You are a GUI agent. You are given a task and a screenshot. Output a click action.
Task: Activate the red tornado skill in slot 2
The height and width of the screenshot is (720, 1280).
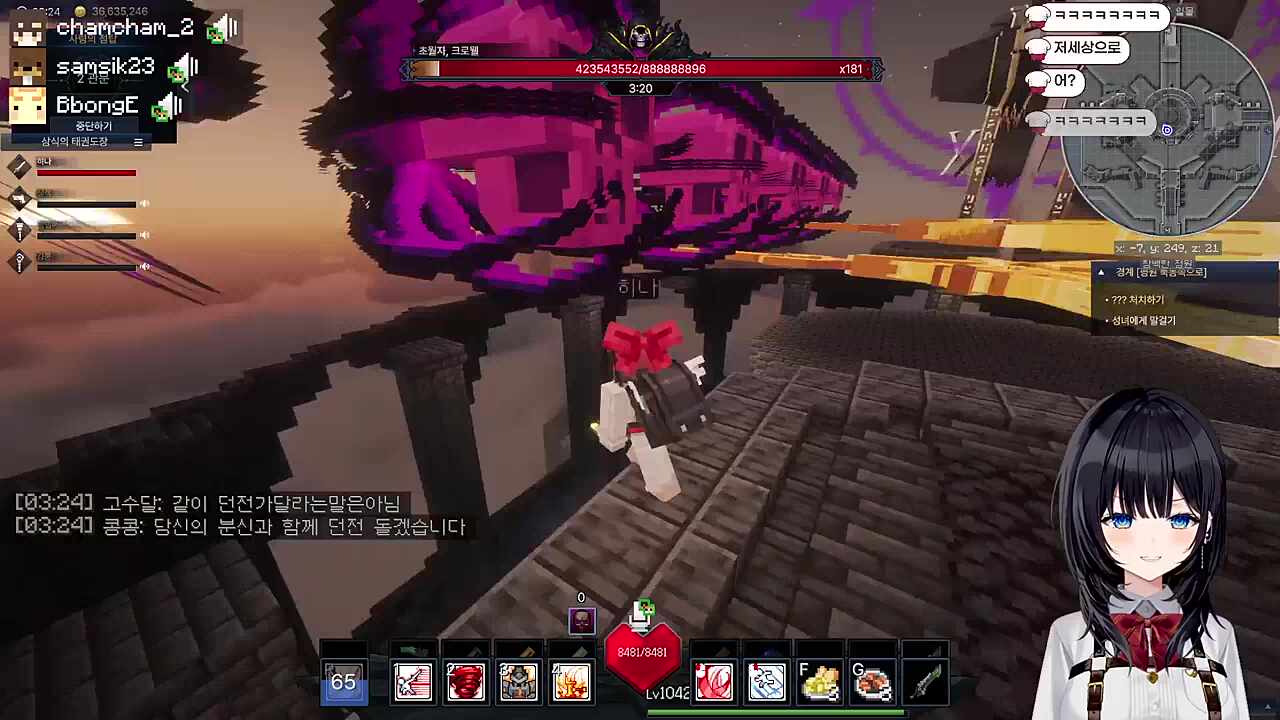[x=465, y=681]
